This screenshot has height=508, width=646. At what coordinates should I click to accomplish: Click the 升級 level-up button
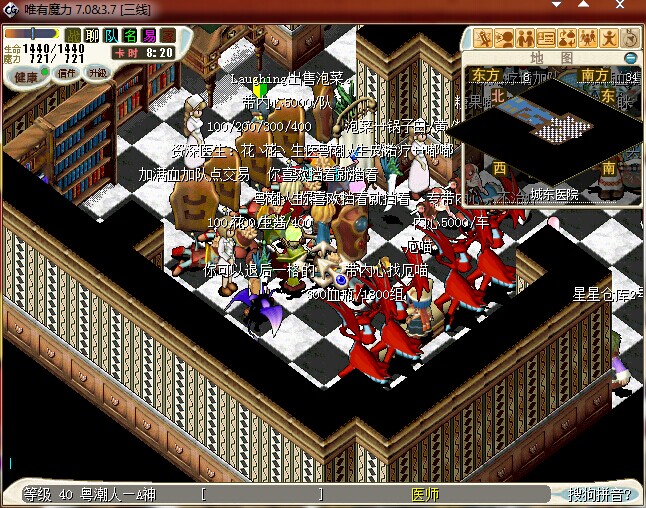point(98,73)
